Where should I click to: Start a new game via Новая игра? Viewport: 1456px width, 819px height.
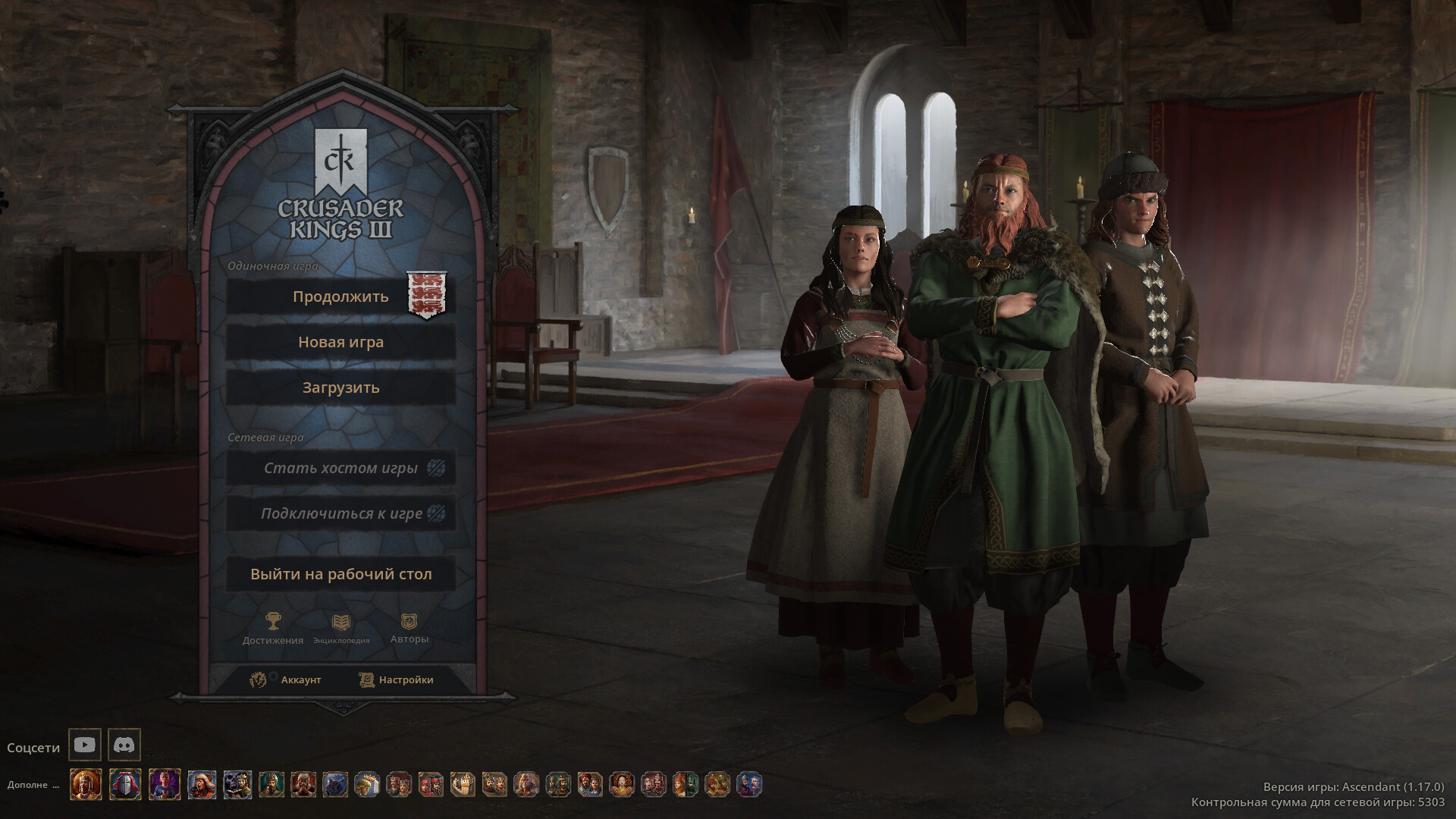coord(340,342)
